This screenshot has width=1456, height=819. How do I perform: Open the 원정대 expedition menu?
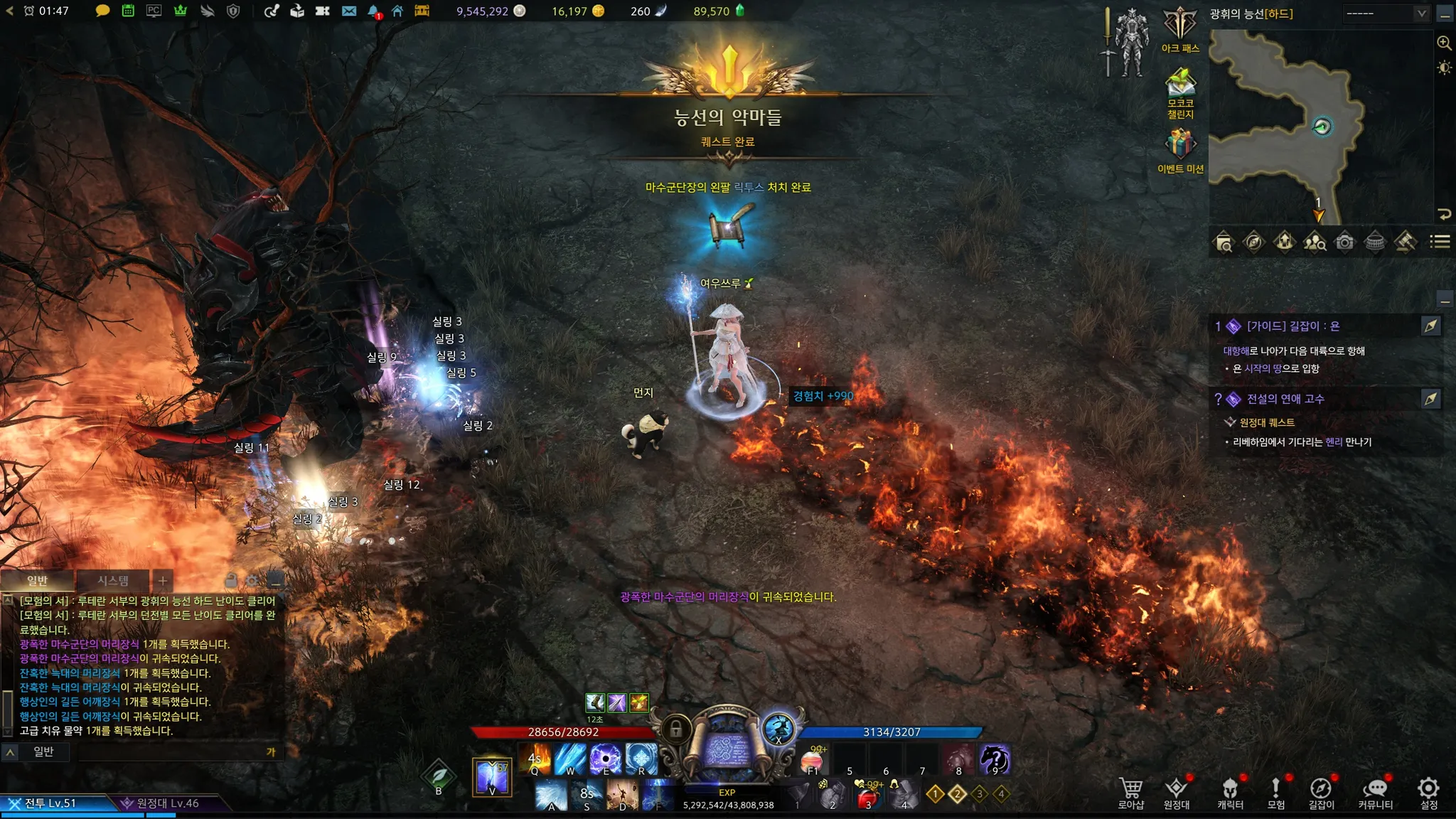[1177, 793]
